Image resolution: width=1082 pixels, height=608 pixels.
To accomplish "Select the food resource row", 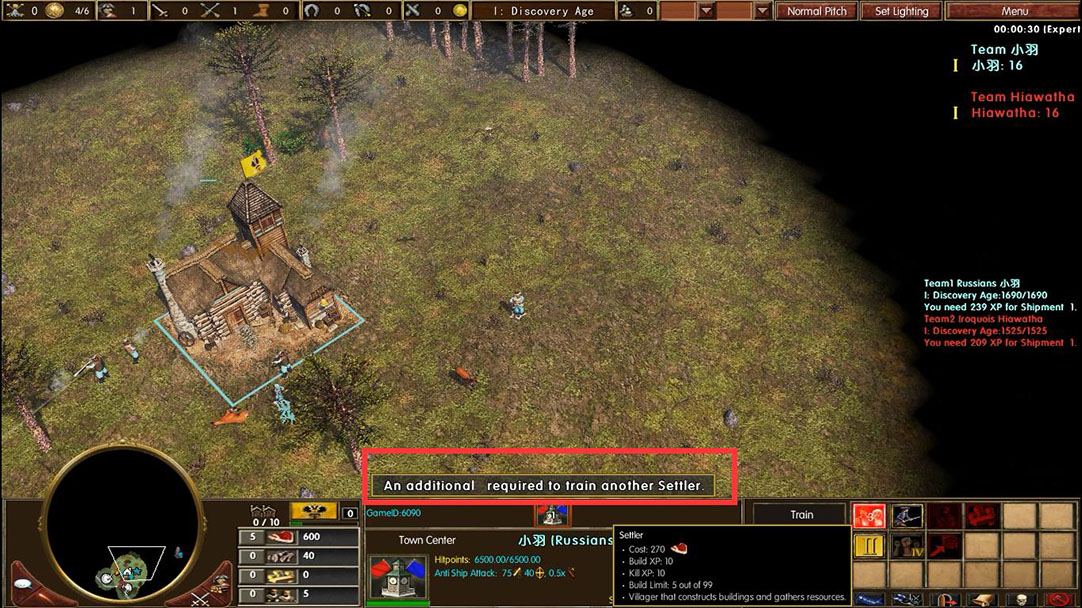I will 300,537.
